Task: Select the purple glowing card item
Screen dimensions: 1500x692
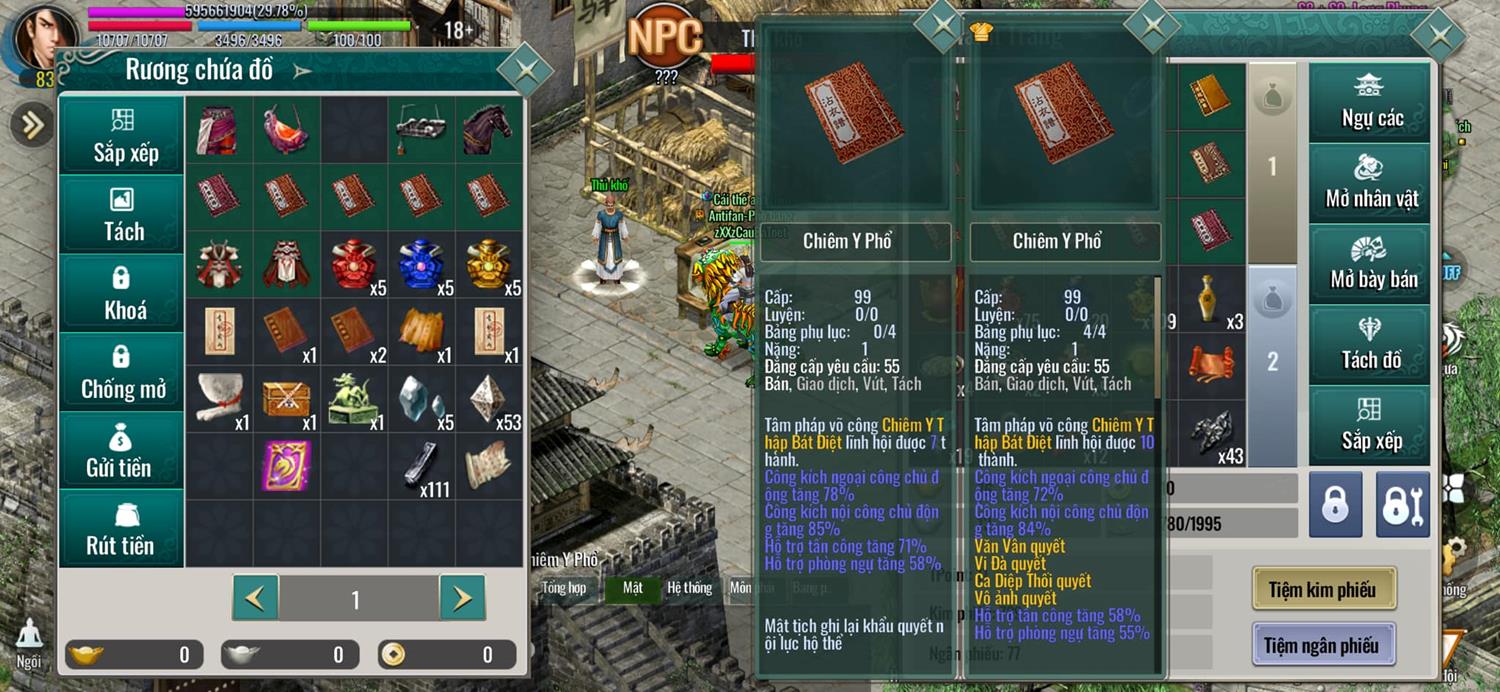Action: coord(287,465)
